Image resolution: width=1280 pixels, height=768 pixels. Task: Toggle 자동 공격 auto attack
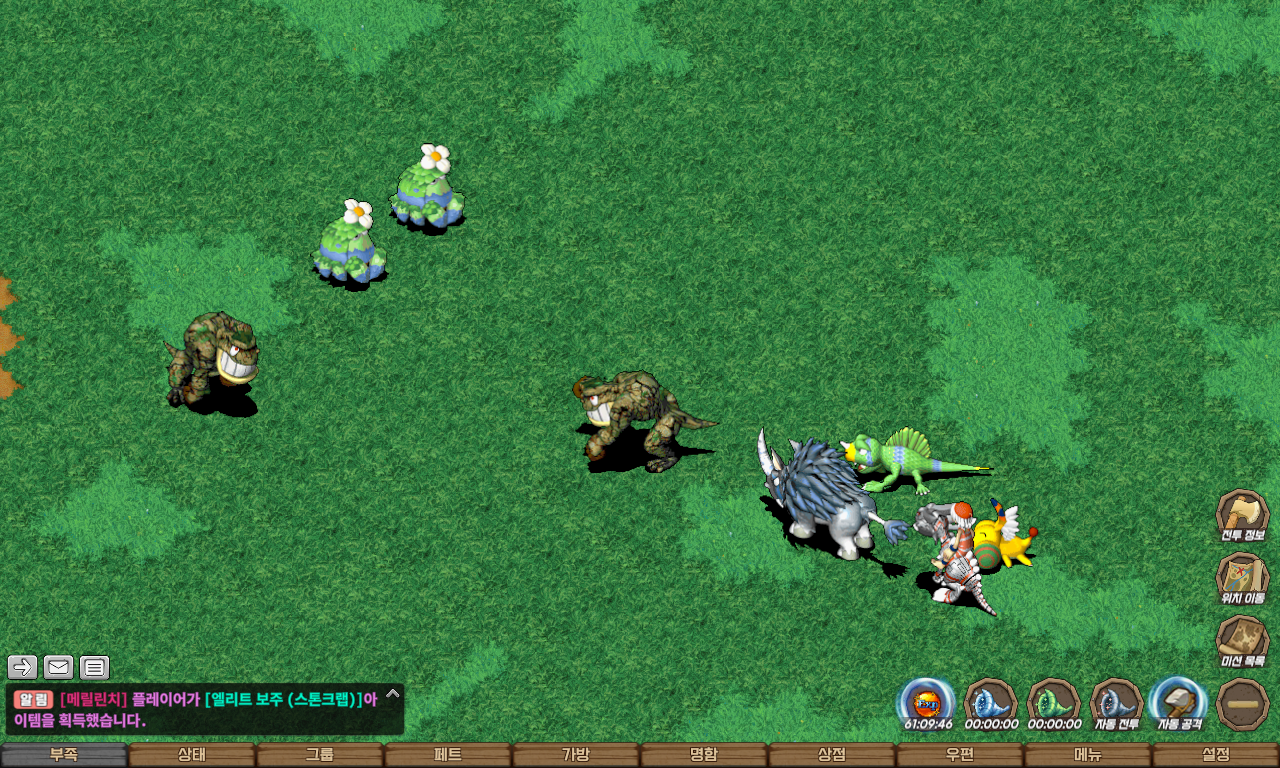click(1178, 703)
